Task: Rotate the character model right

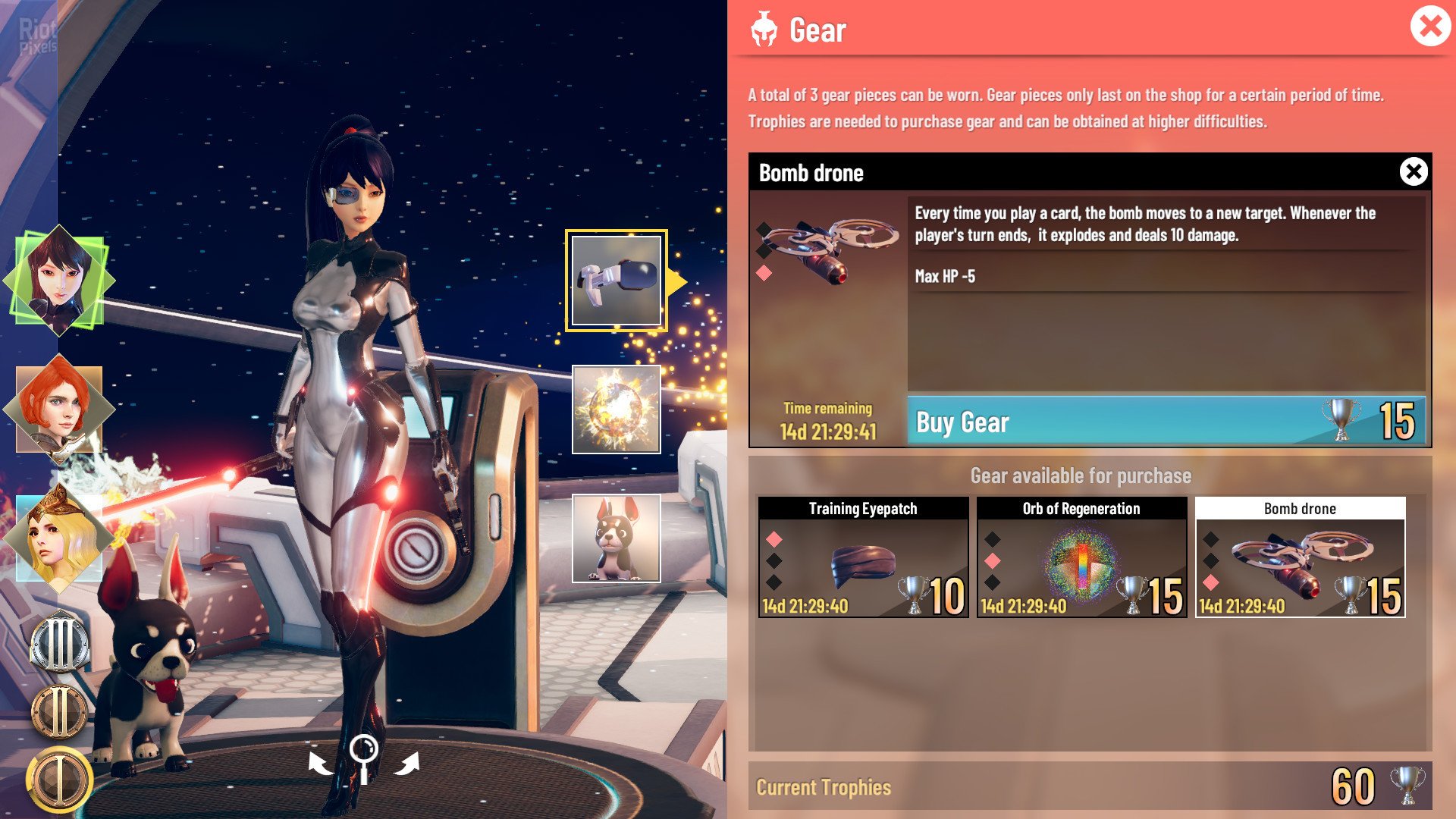Action: (x=407, y=763)
